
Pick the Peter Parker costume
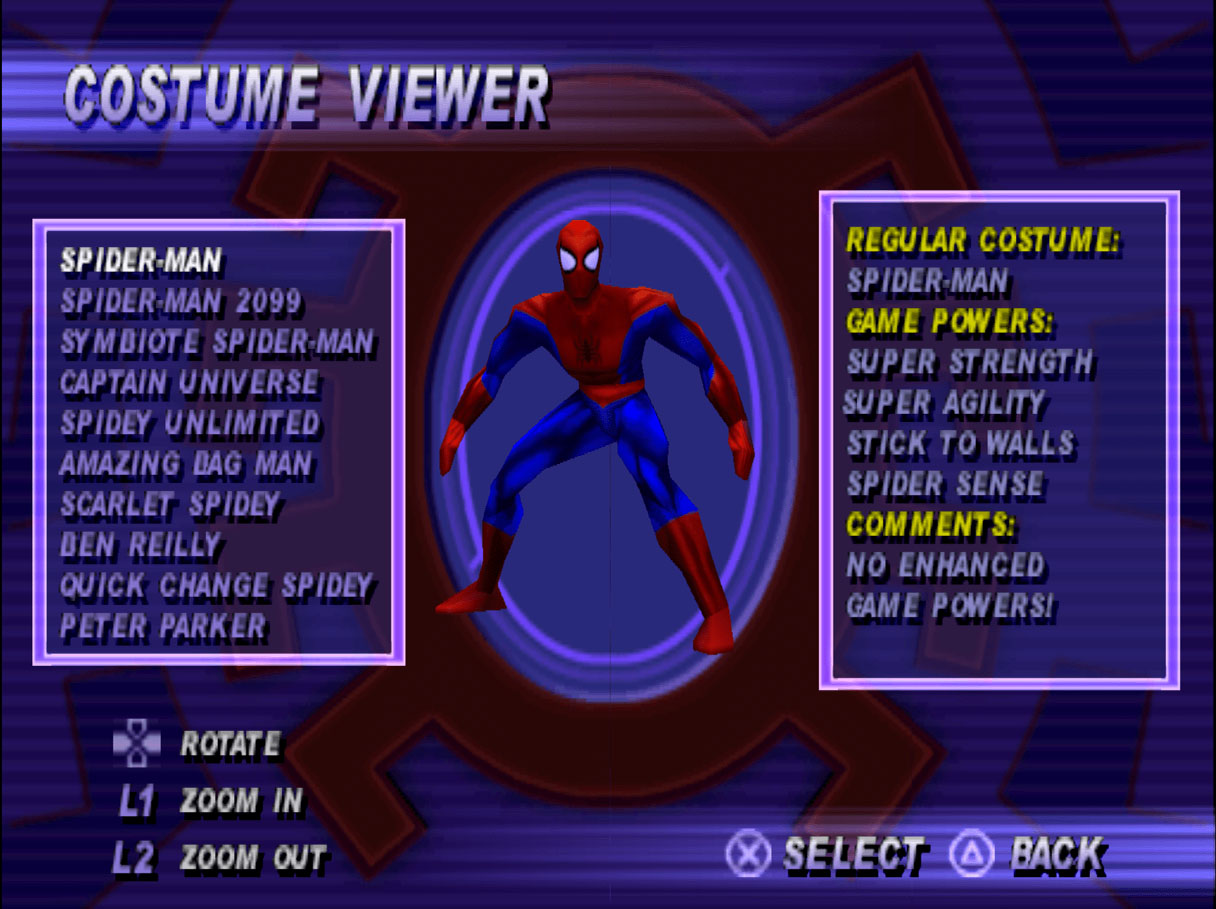point(164,627)
